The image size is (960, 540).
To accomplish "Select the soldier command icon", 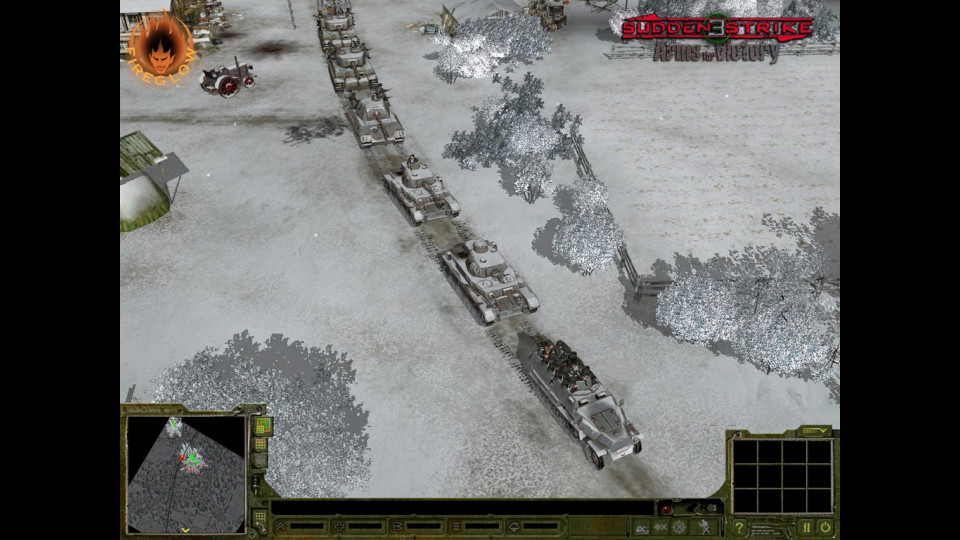I will coord(706,527).
